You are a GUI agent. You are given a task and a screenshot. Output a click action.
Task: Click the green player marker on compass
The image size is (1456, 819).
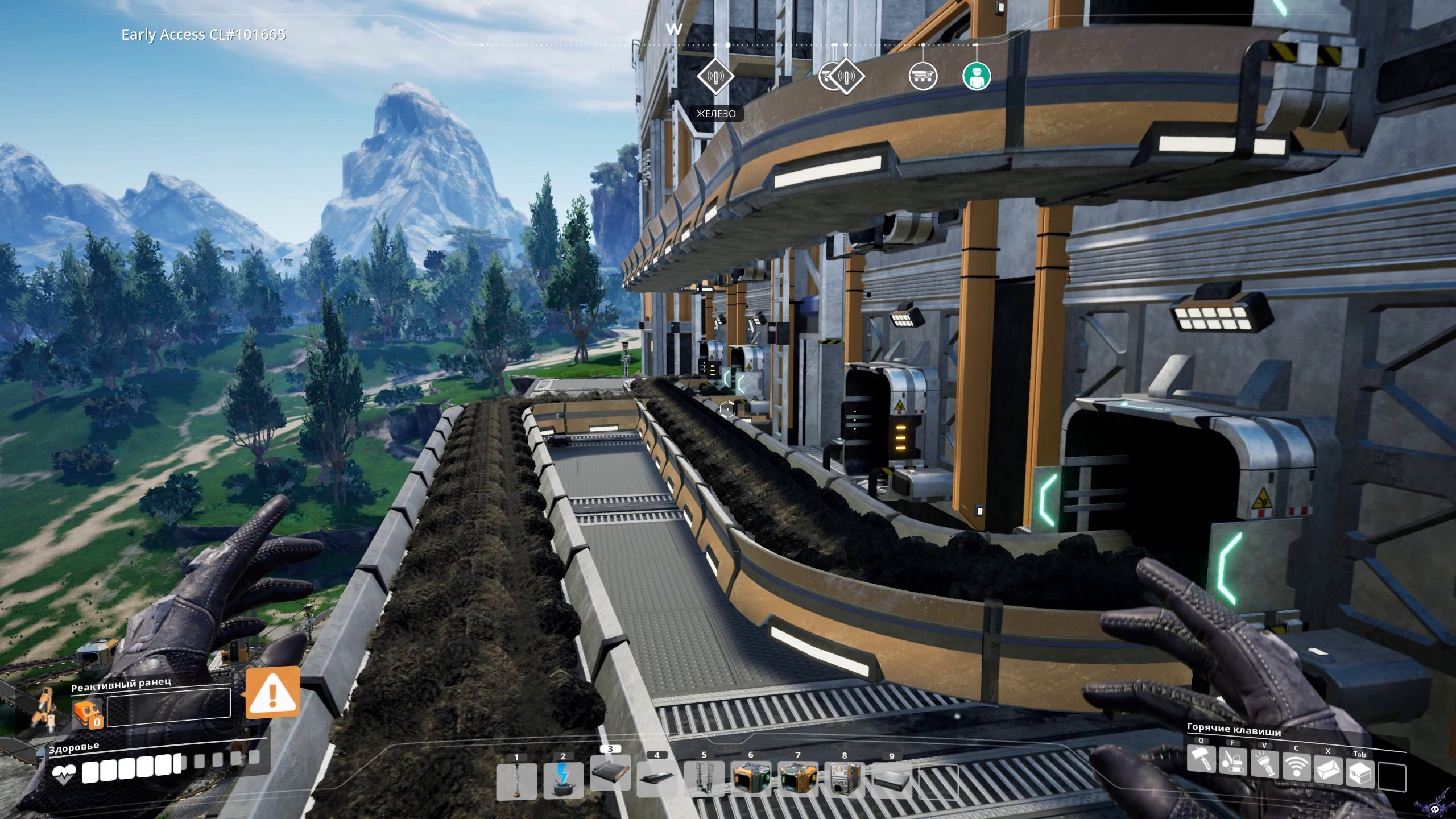977,76
